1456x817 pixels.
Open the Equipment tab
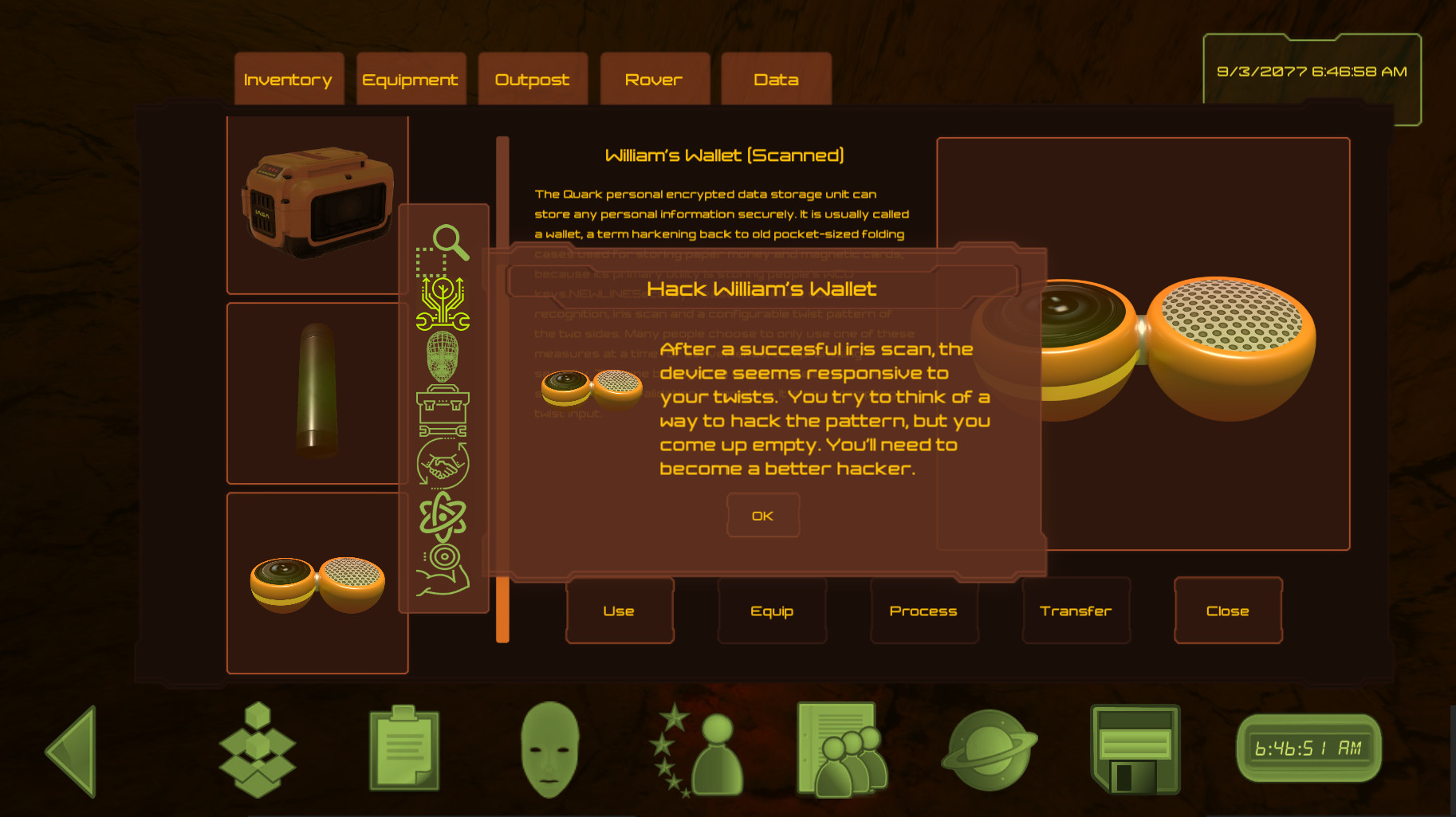click(x=411, y=80)
